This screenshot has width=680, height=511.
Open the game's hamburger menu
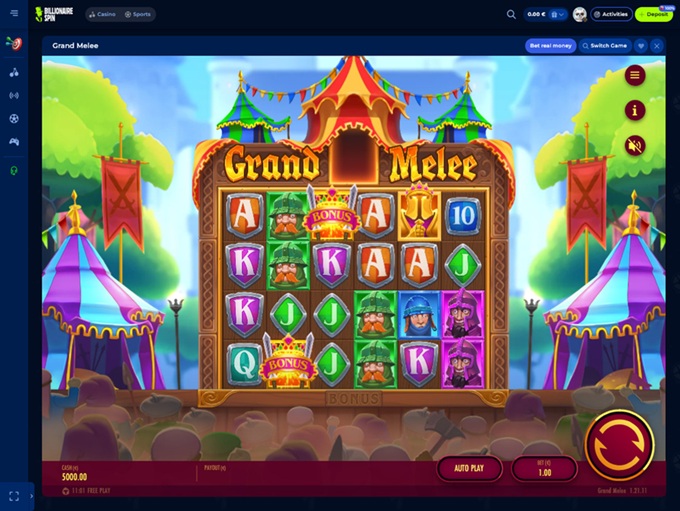[634, 75]
